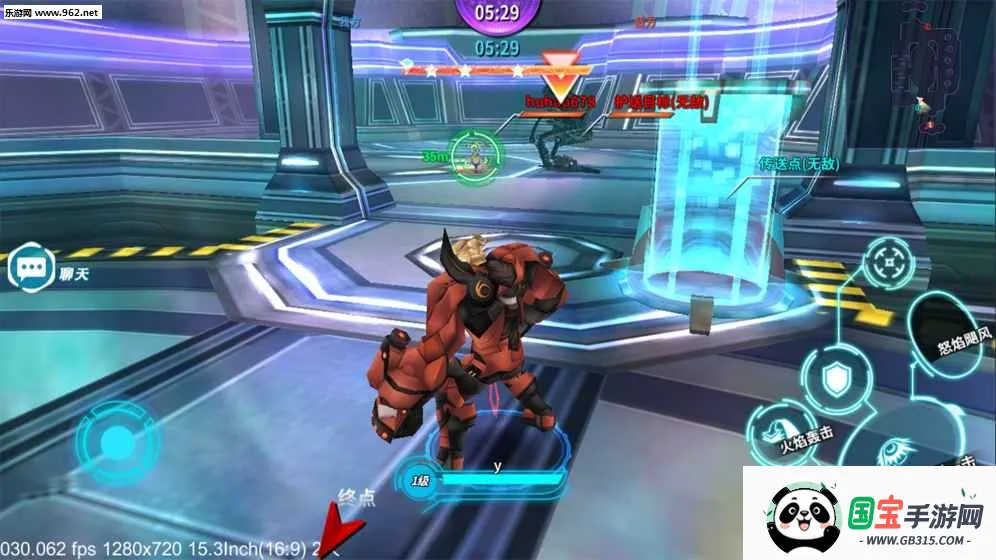Tap the virtual movement joystick
Image resolution: width=996 pixels, height=560 pixels.
[x=117, y=441]
